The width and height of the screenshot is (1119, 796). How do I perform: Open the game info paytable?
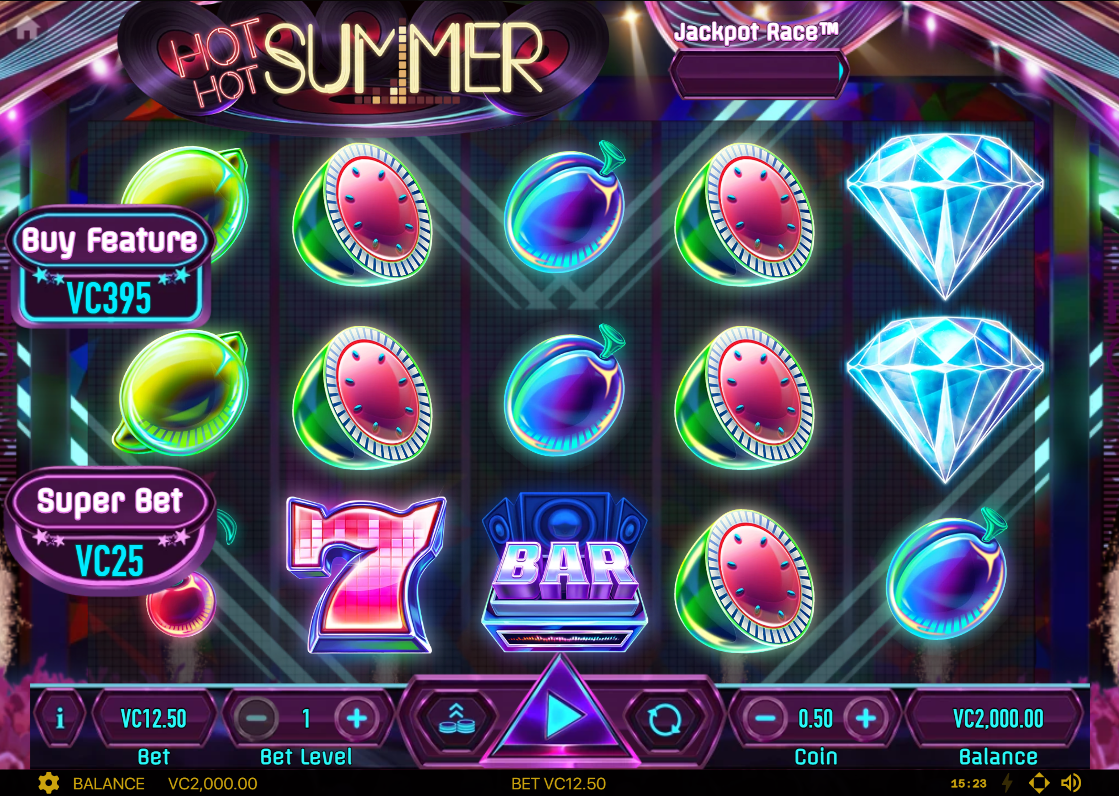coord(60,718)
